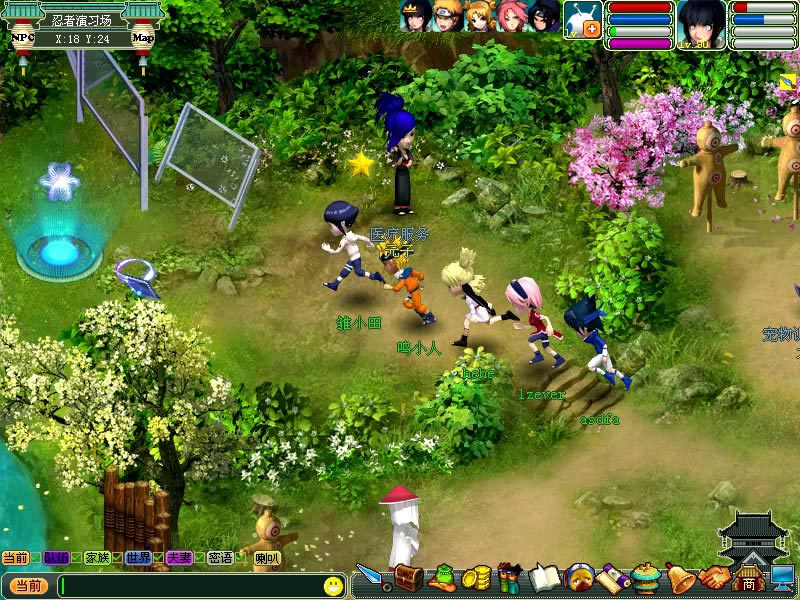Image resolution: width=800 pixels, height=600 pixels.
Task: Open the NPC list button
Action: (x=22, y=39)
